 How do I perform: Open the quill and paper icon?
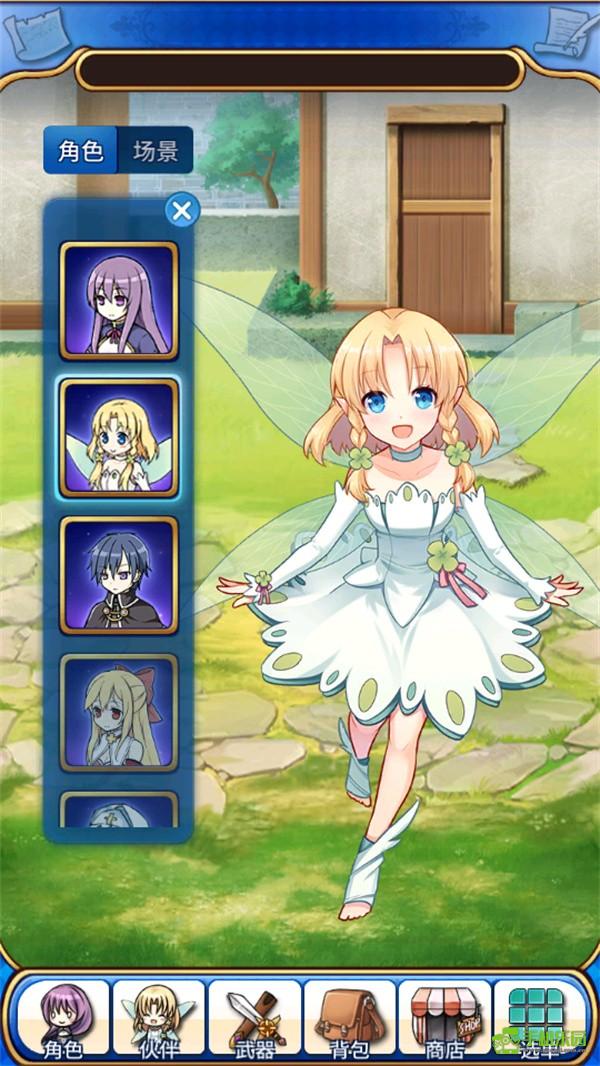tap(566, 33)
